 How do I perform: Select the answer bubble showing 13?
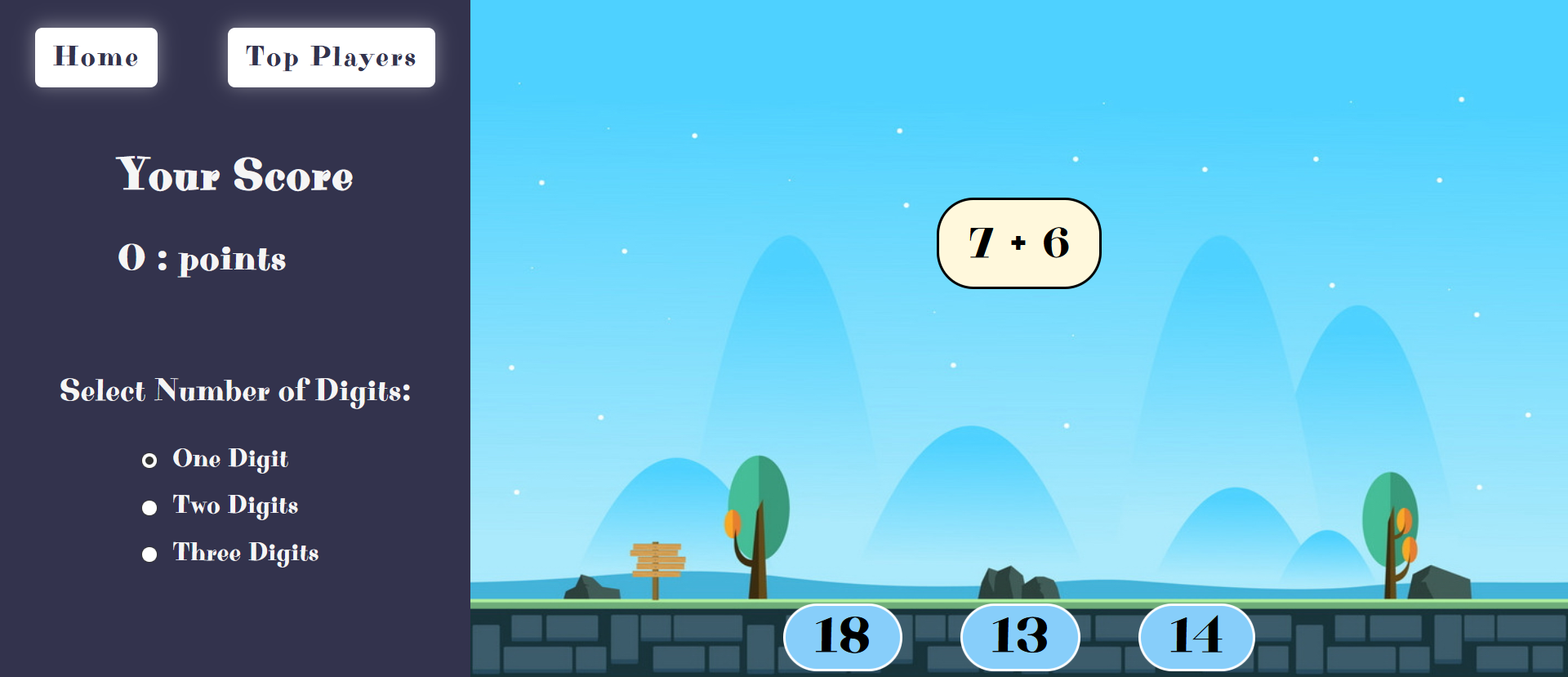tap(1018, 638)
